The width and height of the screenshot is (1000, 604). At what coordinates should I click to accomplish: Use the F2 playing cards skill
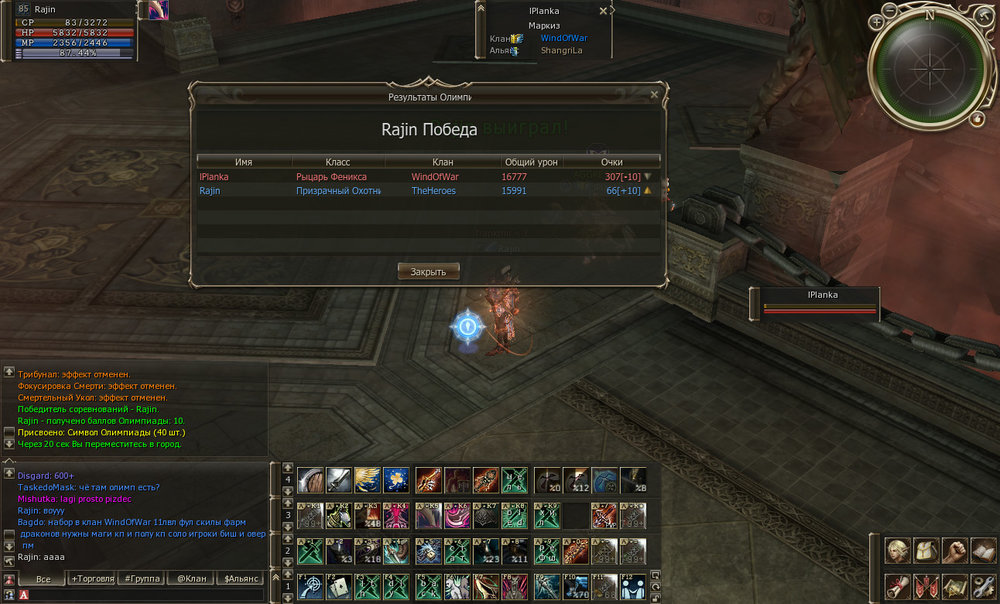click(339, 585)
